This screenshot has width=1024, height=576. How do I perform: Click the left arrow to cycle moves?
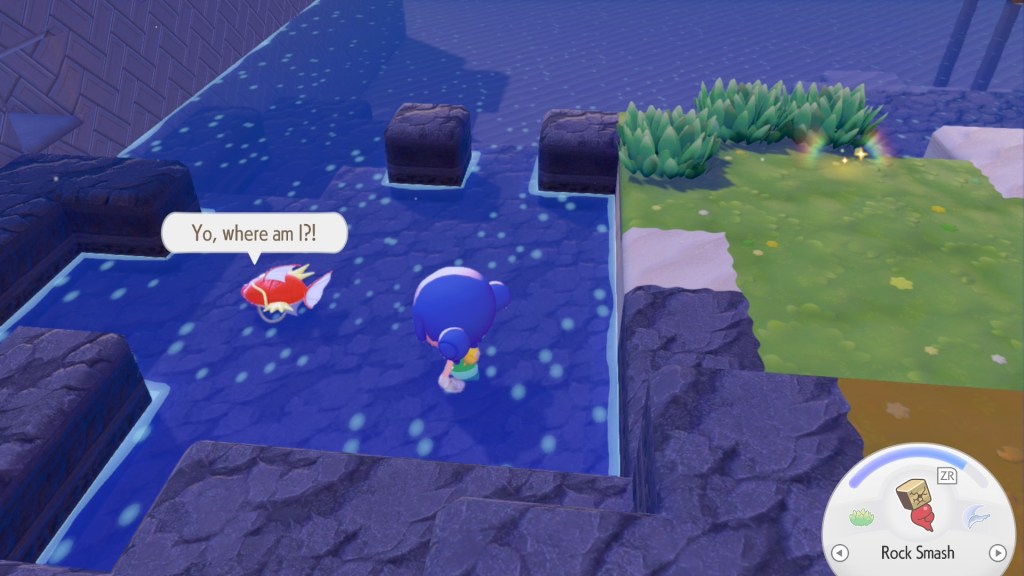(x=841, y=552)
